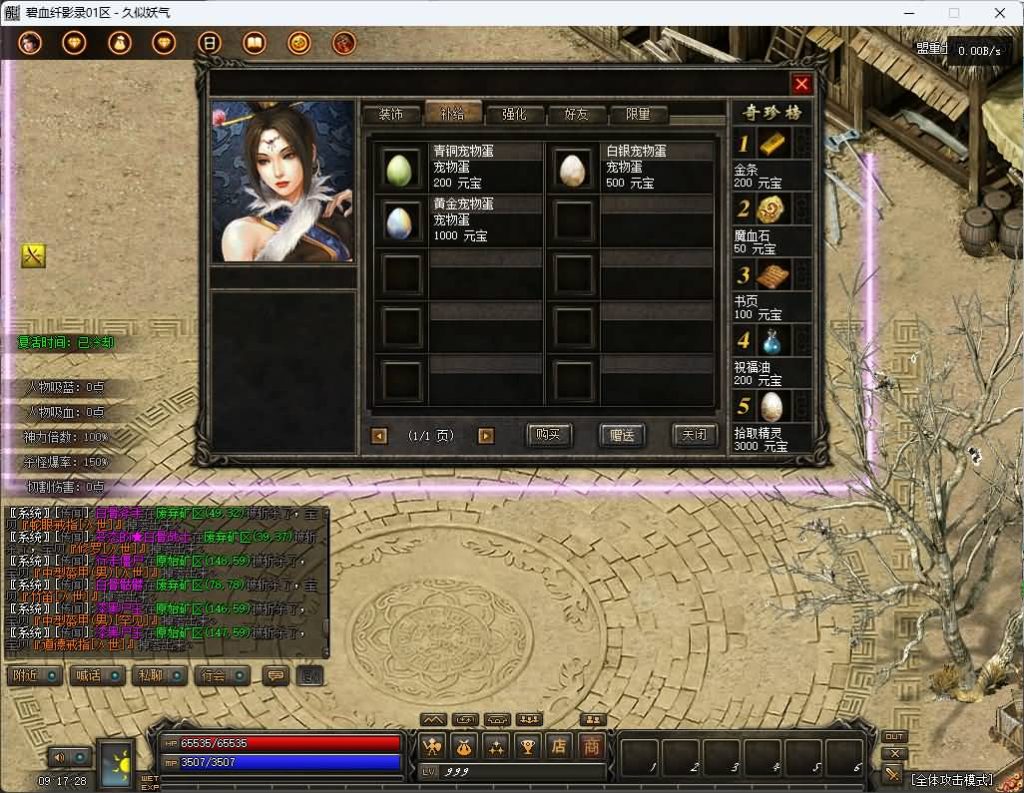The image size is (1024, 793).
Task: Select the 金条 gold bar featured item
Action: [x=769, y=145]
